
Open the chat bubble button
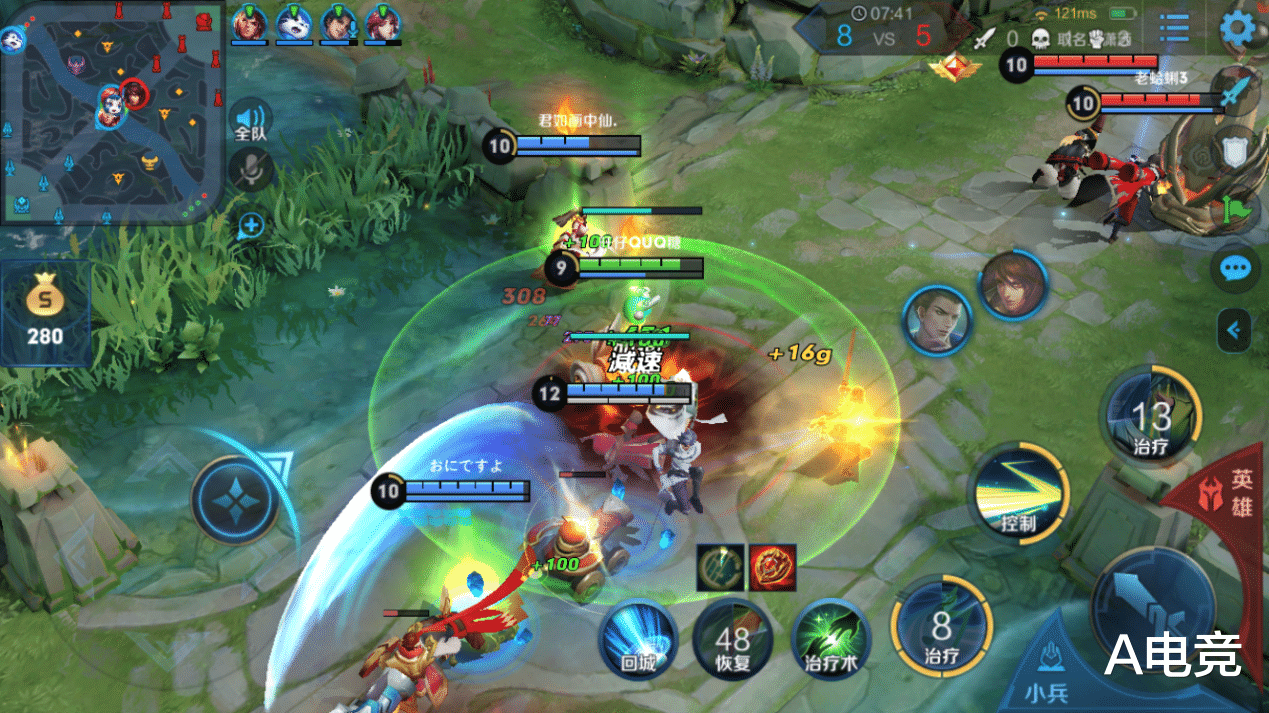1237,269
